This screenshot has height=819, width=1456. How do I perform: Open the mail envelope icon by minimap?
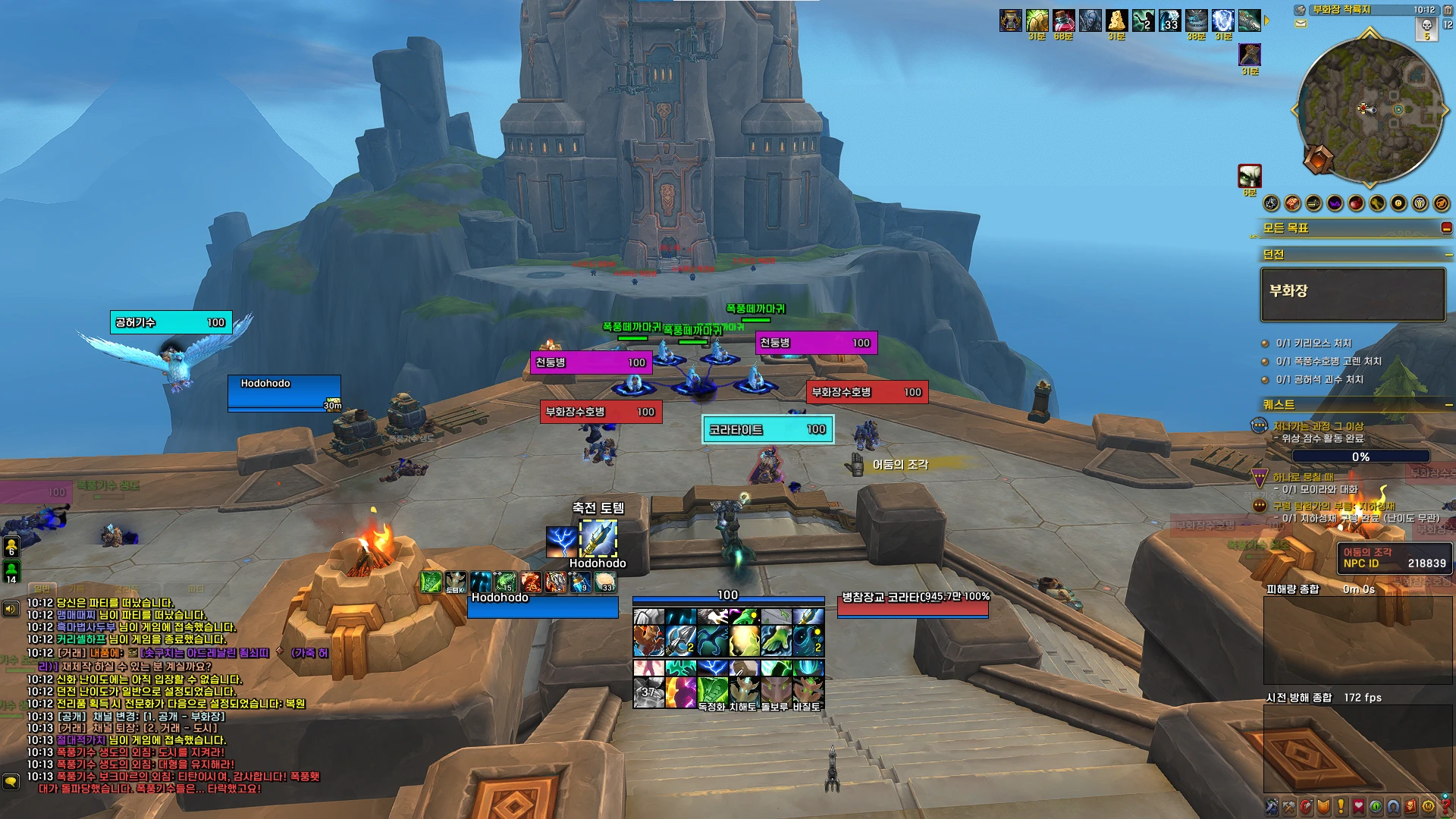(1301, 24)
